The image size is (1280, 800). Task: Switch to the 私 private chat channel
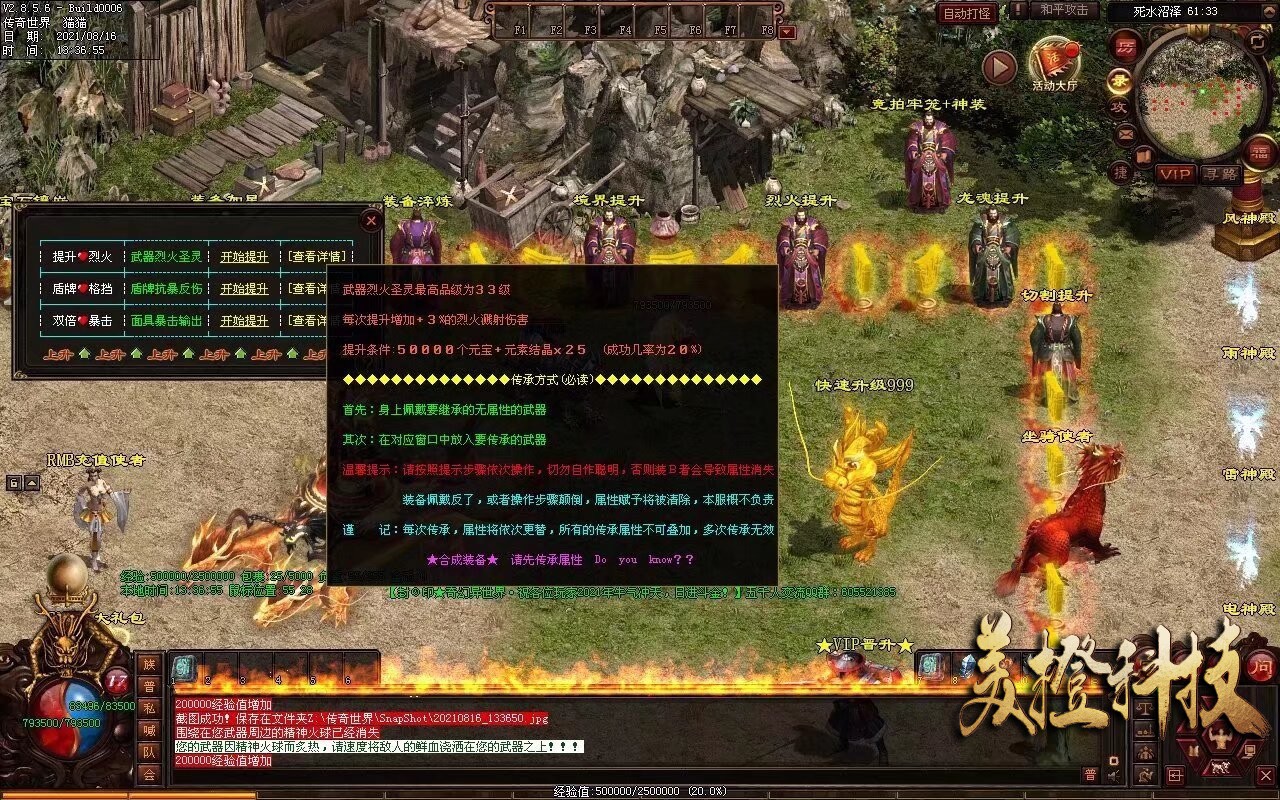coord(150,708)
